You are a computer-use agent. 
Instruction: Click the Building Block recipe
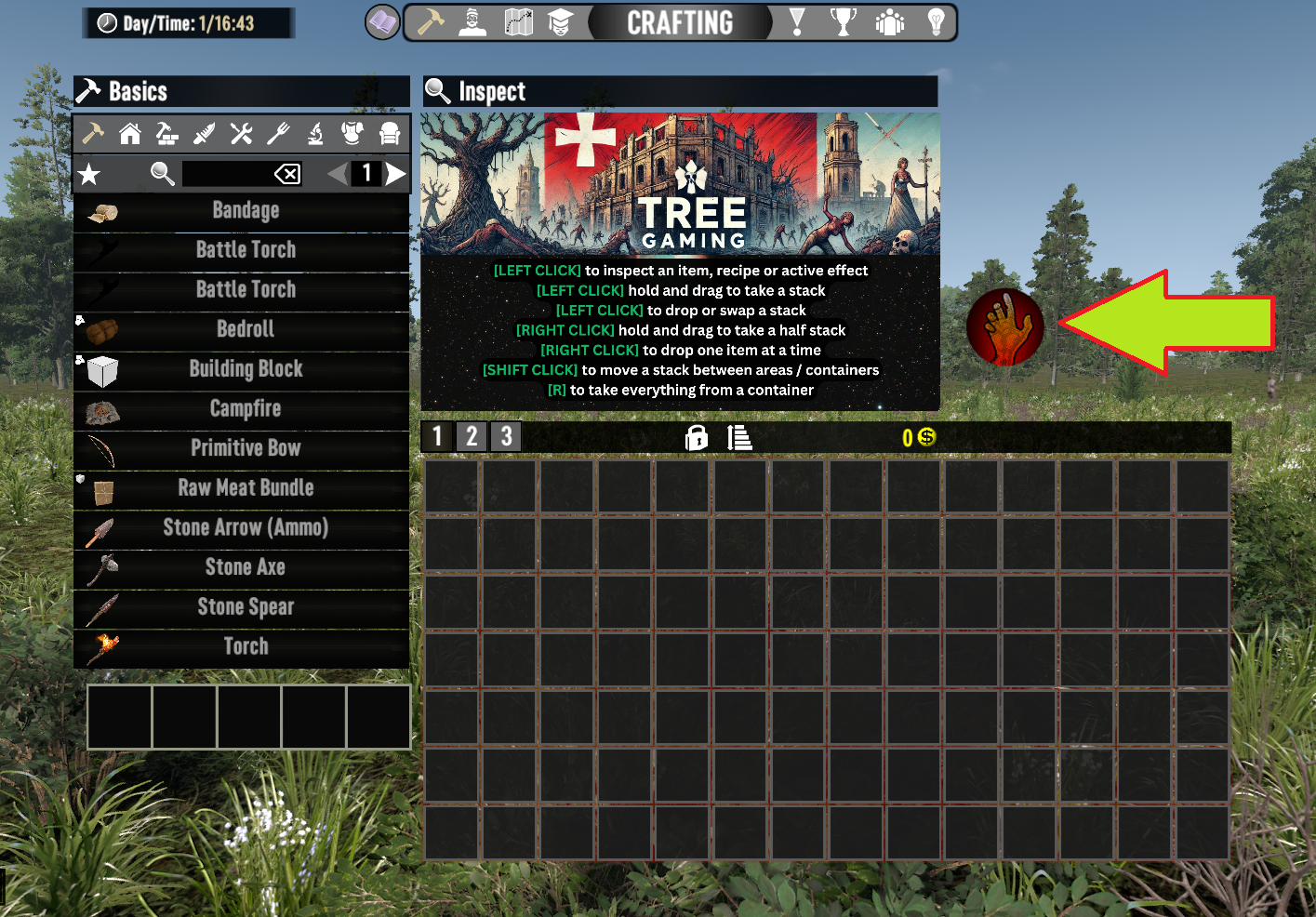245,369
